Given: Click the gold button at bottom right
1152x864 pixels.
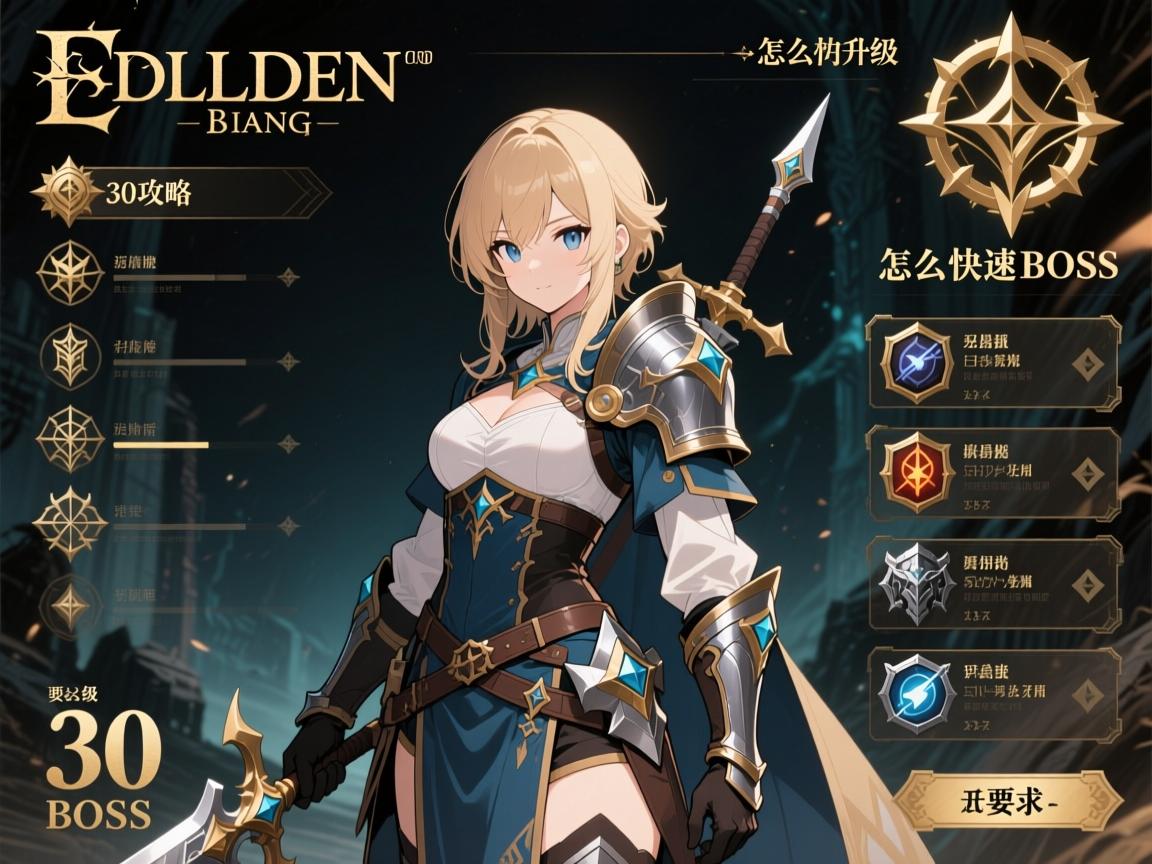Looking at the screenshot, I should (1008, 801).
